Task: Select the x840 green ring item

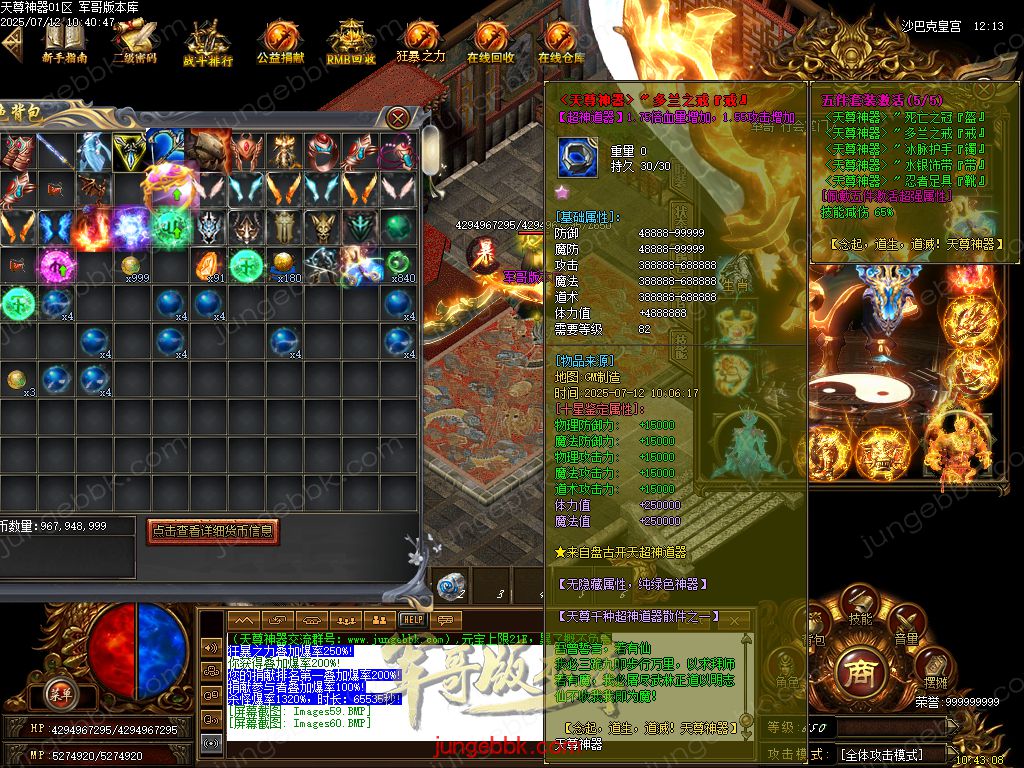Action: pyautogui.click(x=399, y=264)
